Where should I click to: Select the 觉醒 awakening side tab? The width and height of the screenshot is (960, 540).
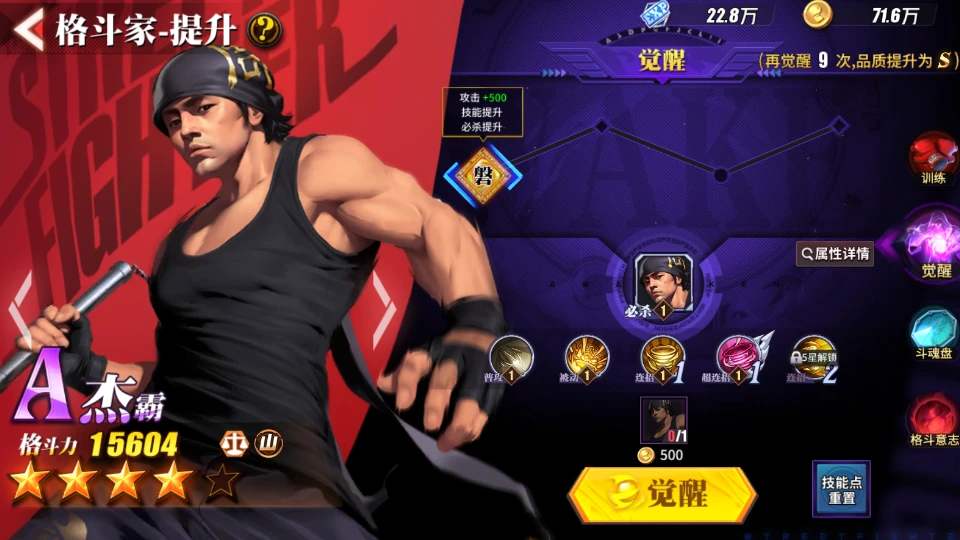(935, 244)
